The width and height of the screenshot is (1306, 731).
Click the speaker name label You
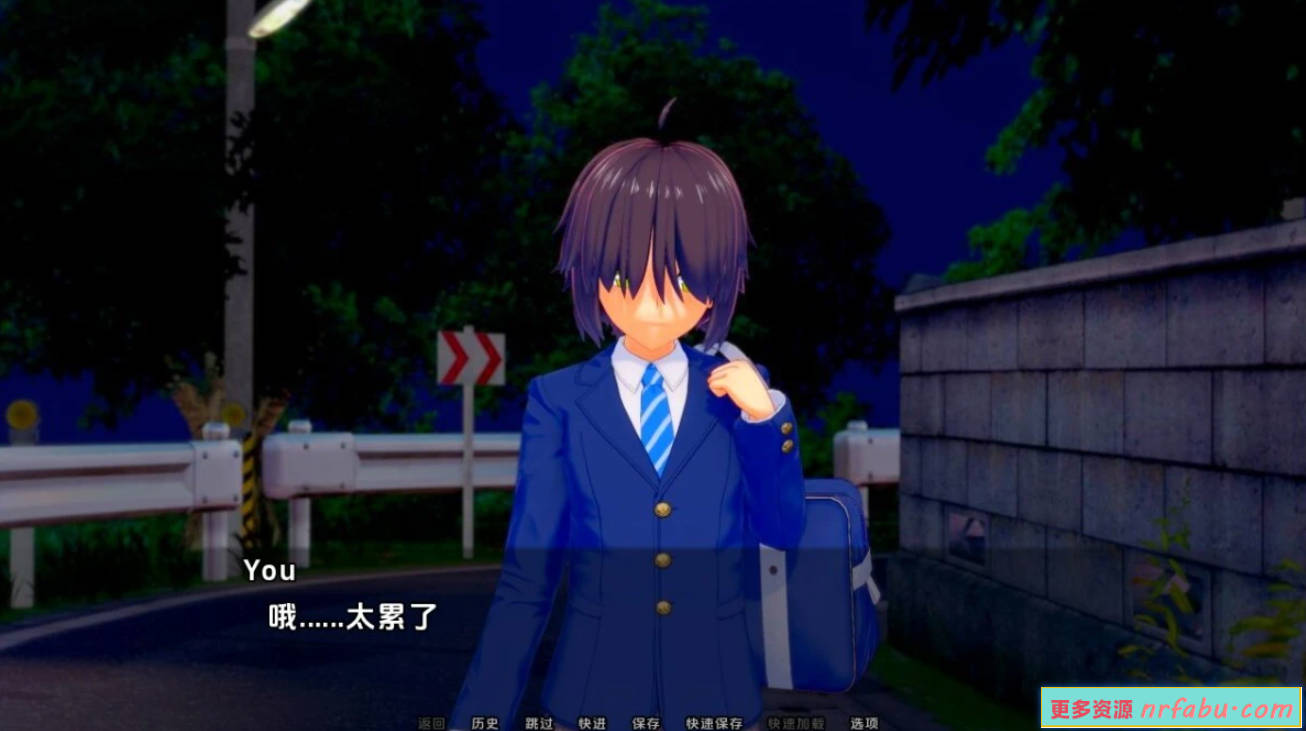tap(270, 571)
